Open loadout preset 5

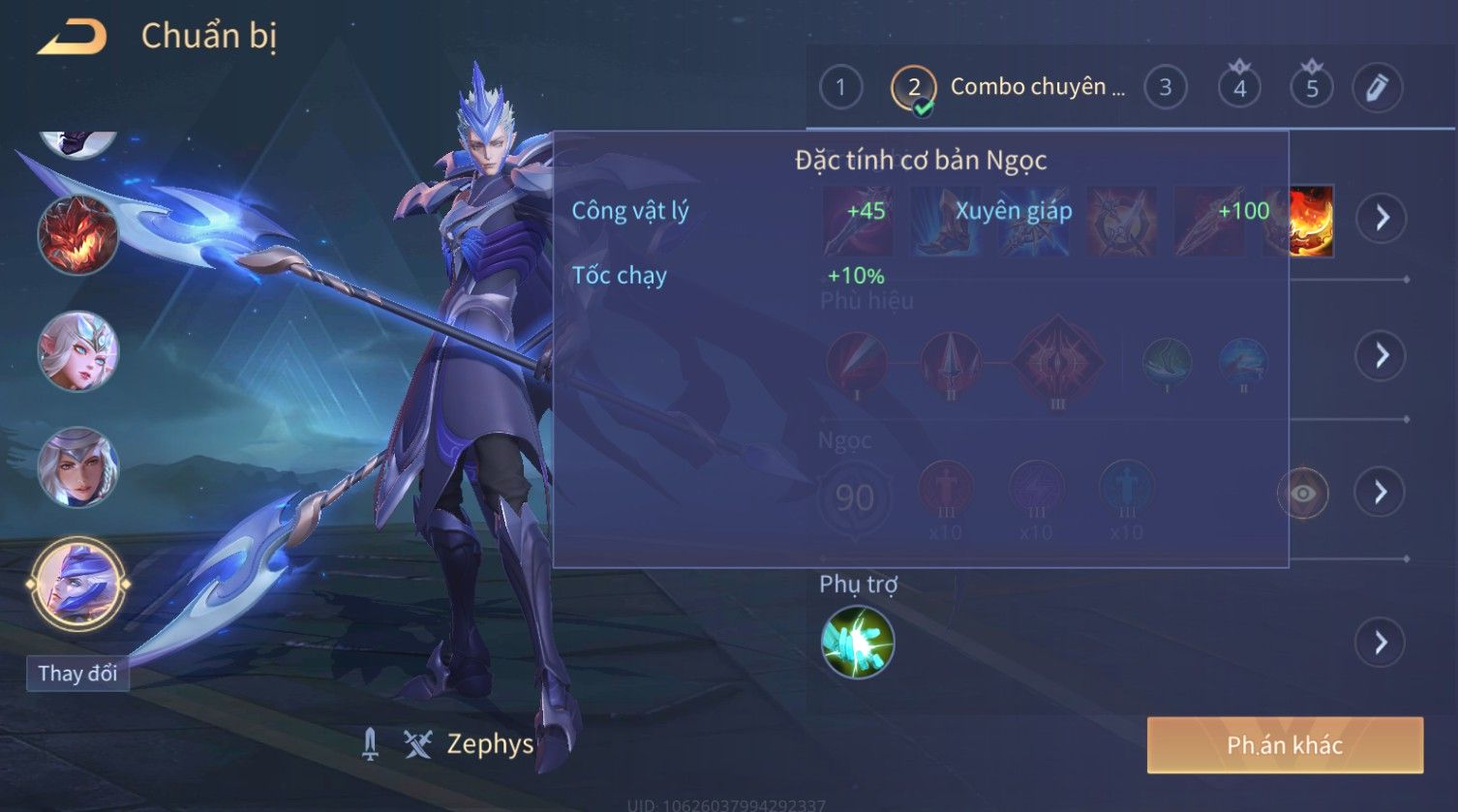pyautogui.click(x=1312, y=88)
